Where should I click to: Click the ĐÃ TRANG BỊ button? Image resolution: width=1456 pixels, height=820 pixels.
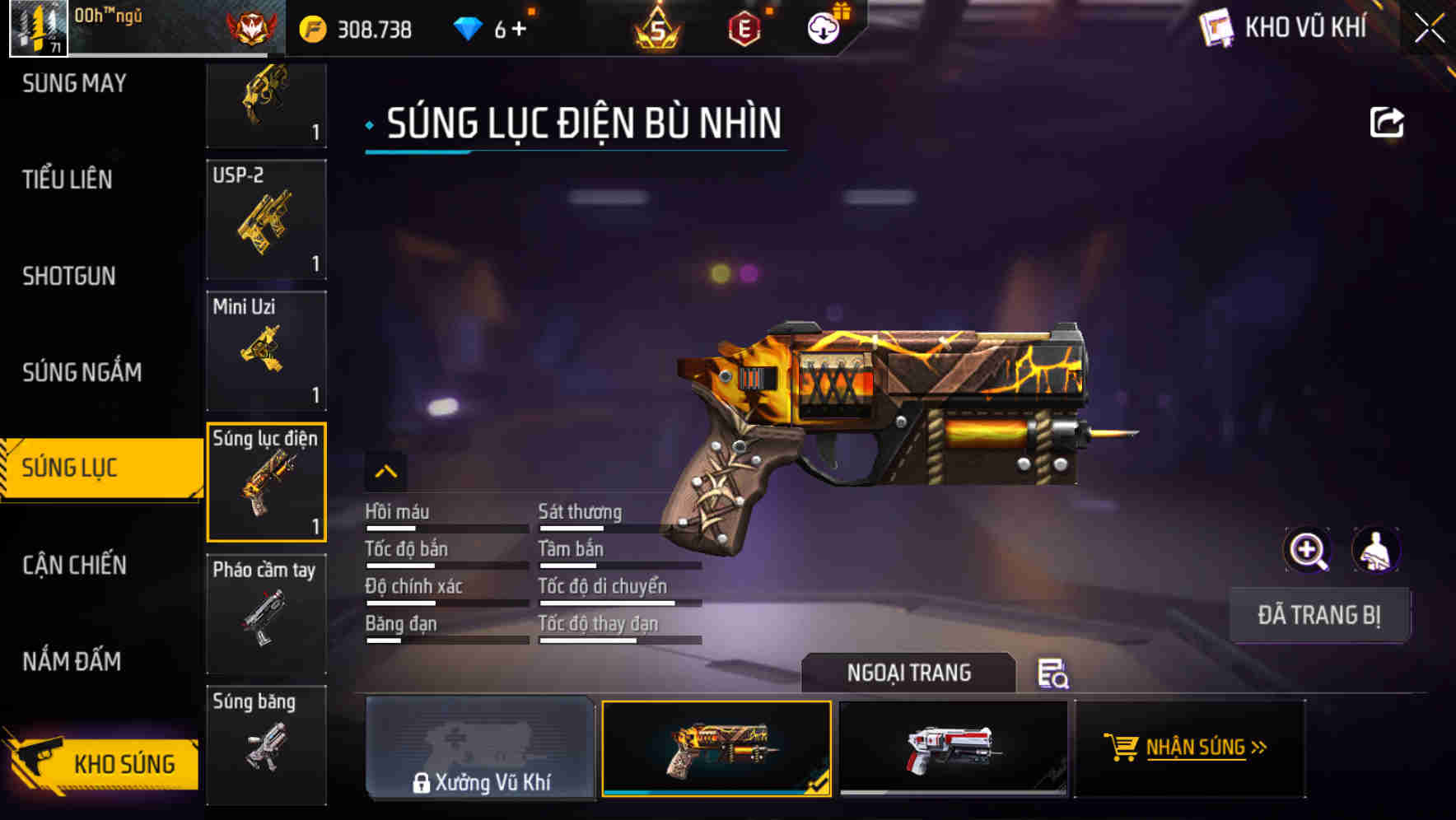[1319, 615]
